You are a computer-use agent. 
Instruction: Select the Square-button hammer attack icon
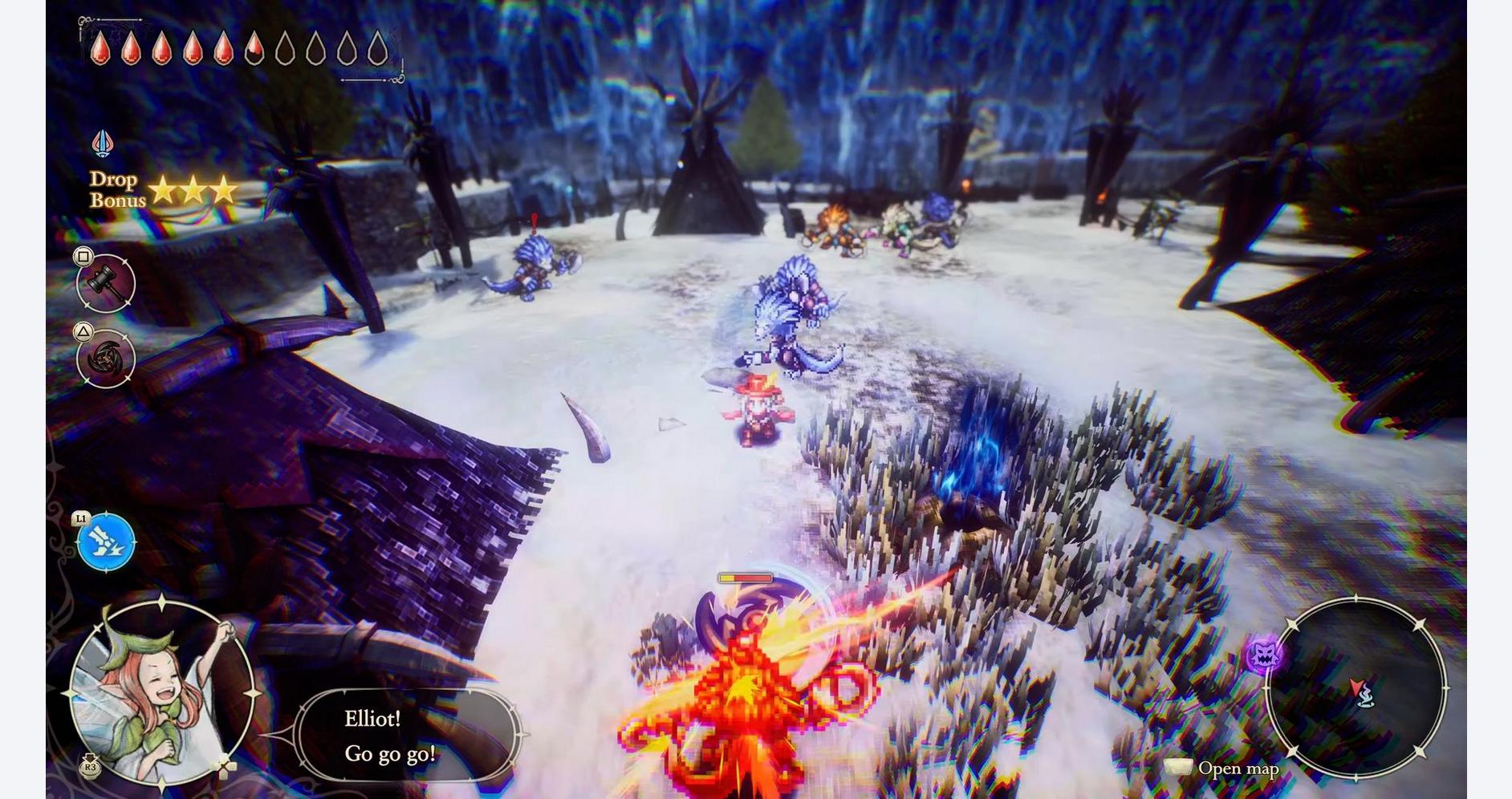[x=105, y=282]
